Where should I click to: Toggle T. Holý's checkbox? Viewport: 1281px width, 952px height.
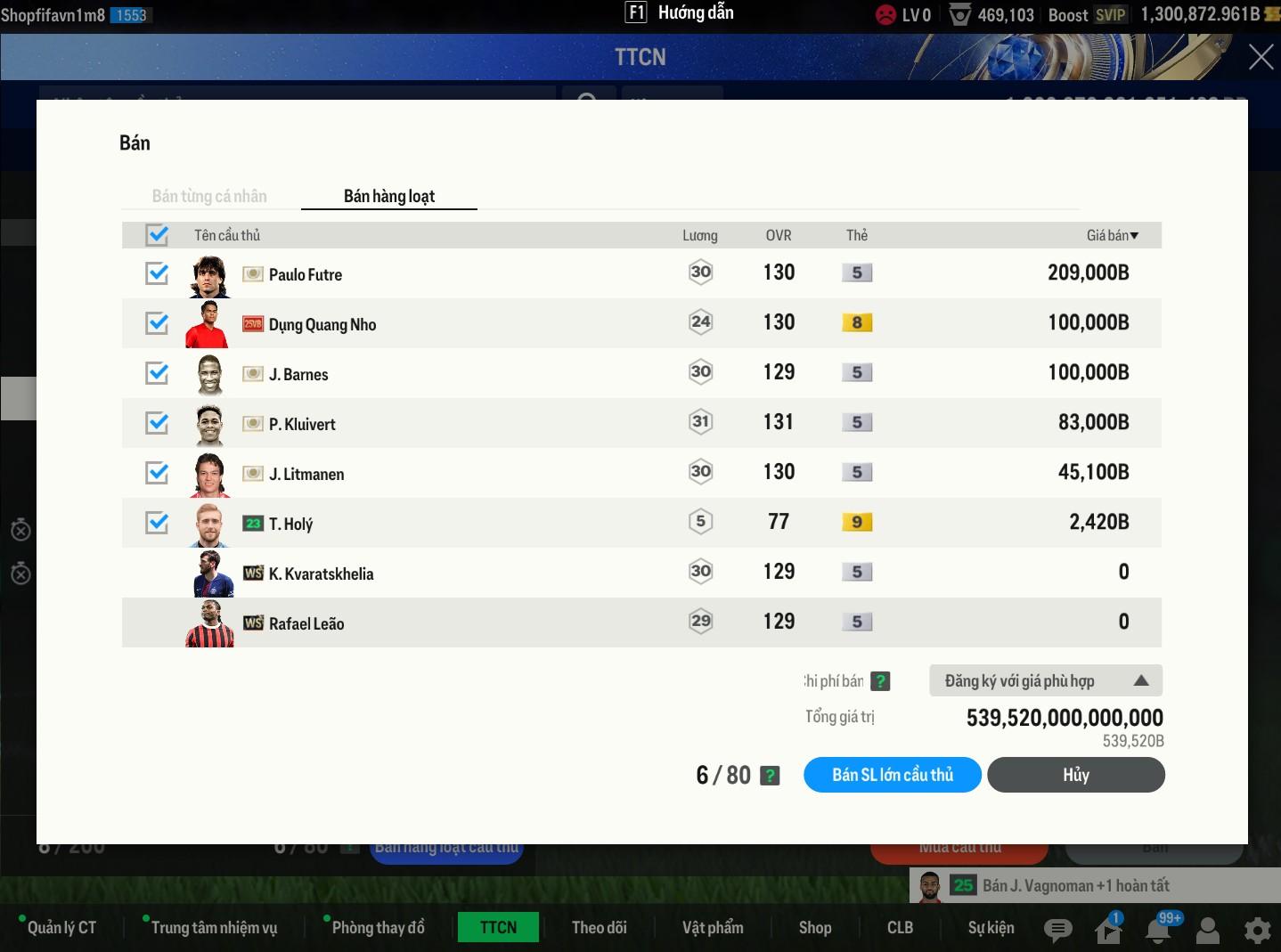click(x=158, y=523)
